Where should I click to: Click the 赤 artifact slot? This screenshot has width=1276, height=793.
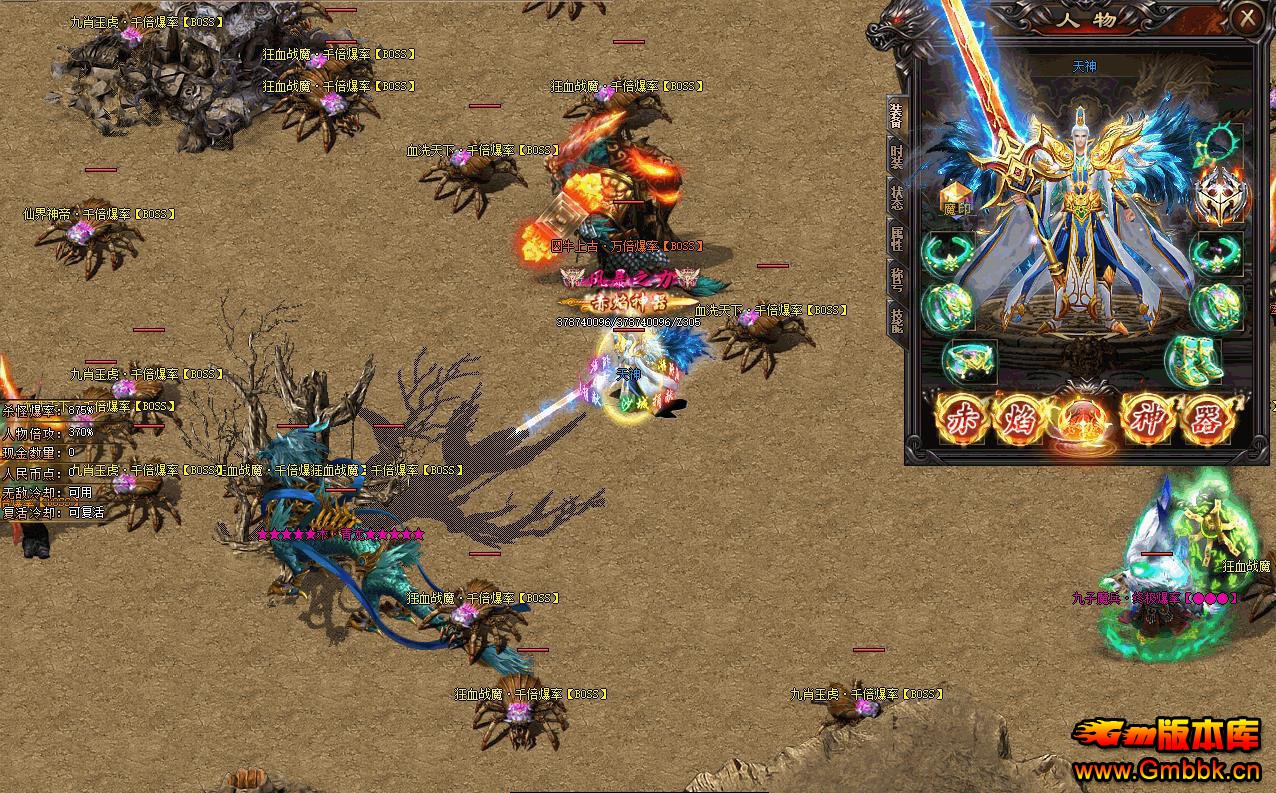[x=962, y=420]
